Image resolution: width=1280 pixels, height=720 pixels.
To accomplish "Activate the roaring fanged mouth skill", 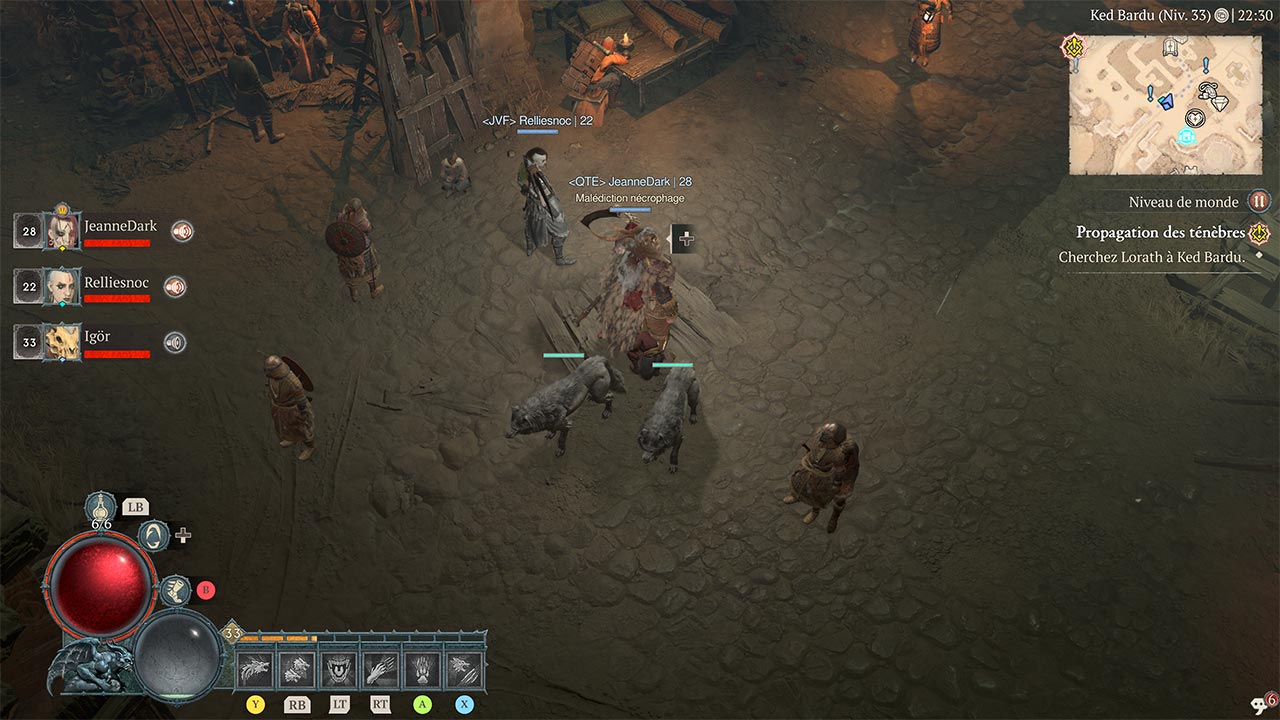I will 339,668.
